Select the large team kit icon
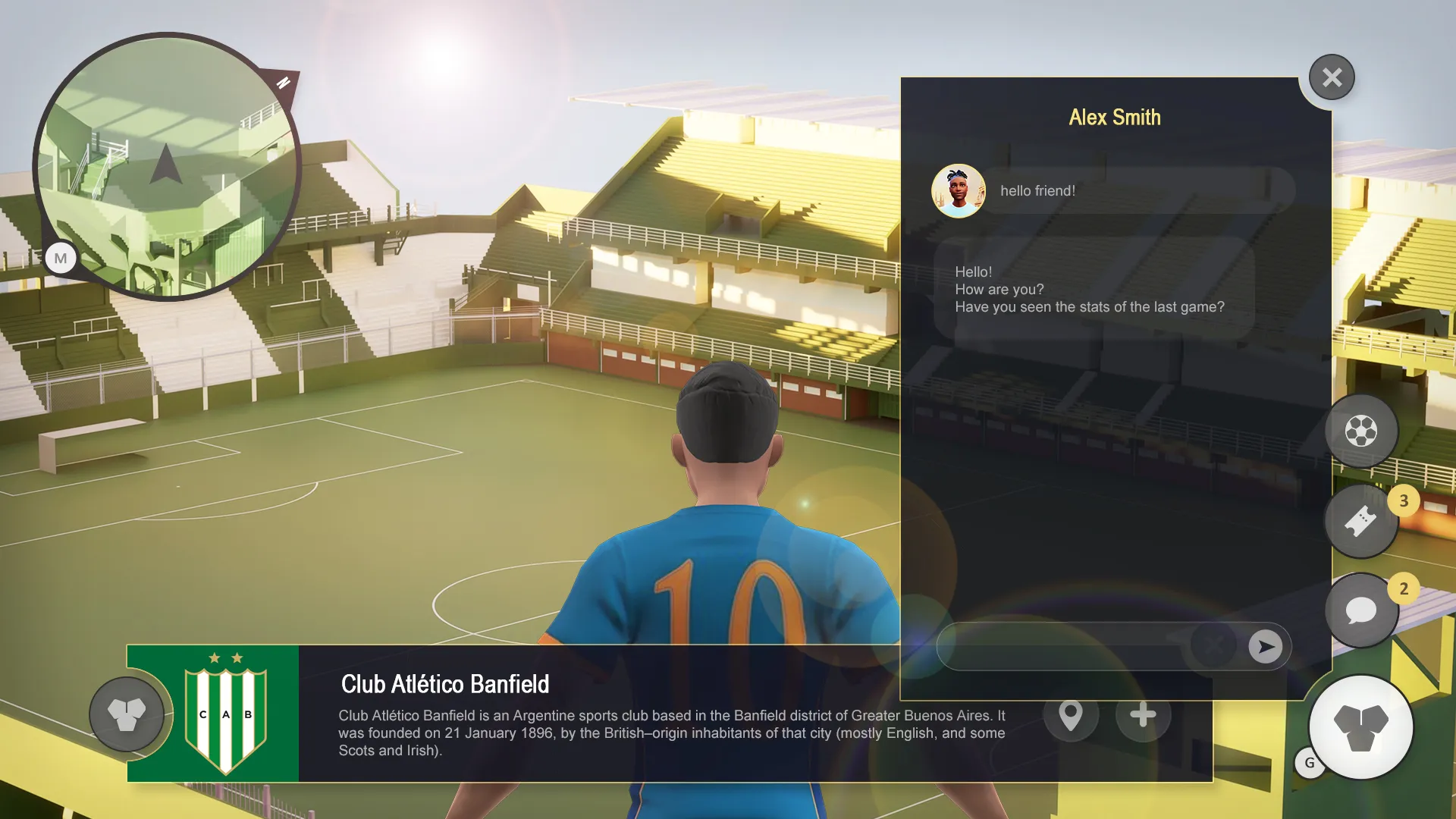Viewport: 1456px width, 819px height. pyautogui.click(x=1360, y=727)
